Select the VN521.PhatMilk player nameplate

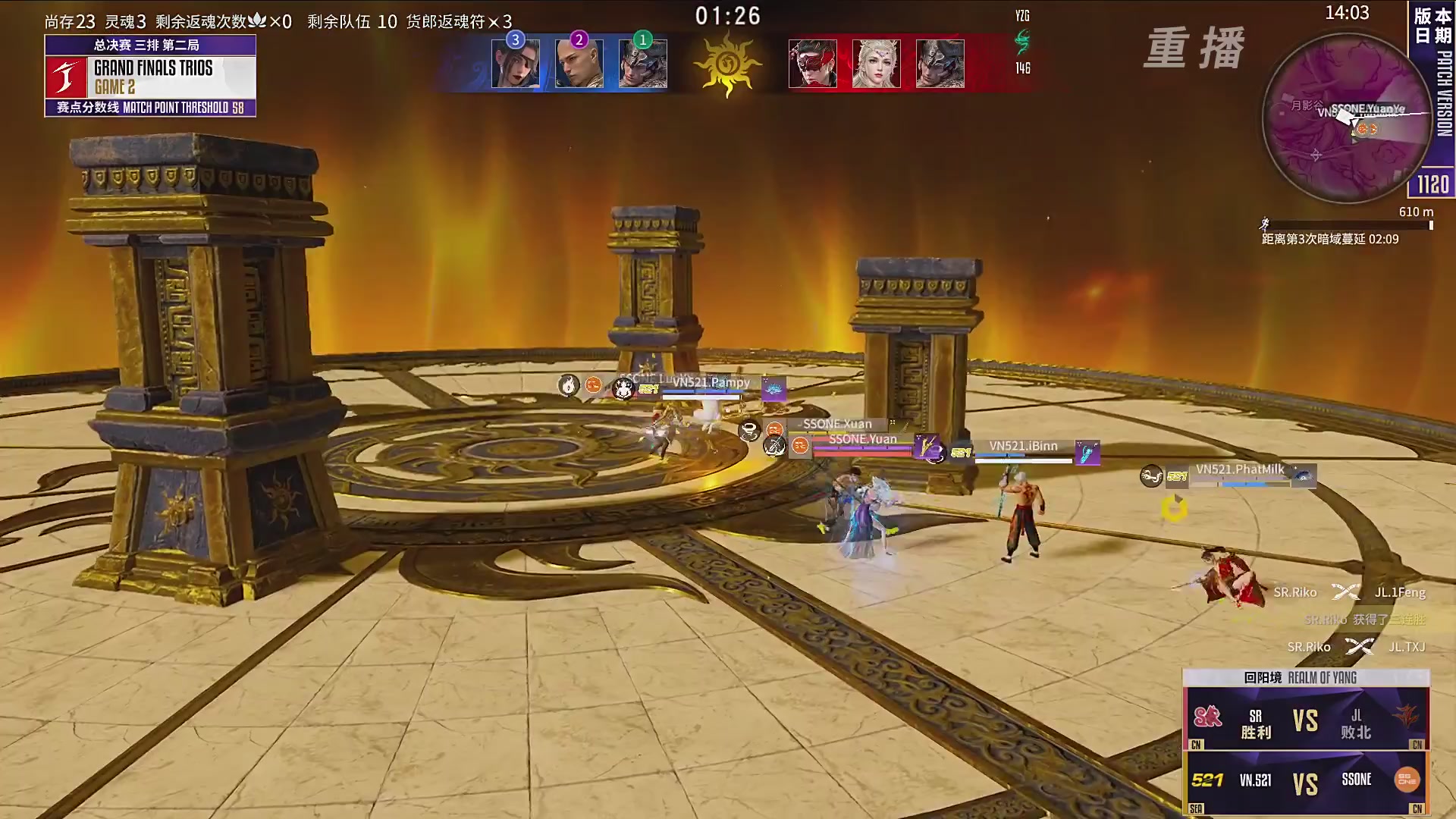pyautogui.click(x=1240, y=470)
